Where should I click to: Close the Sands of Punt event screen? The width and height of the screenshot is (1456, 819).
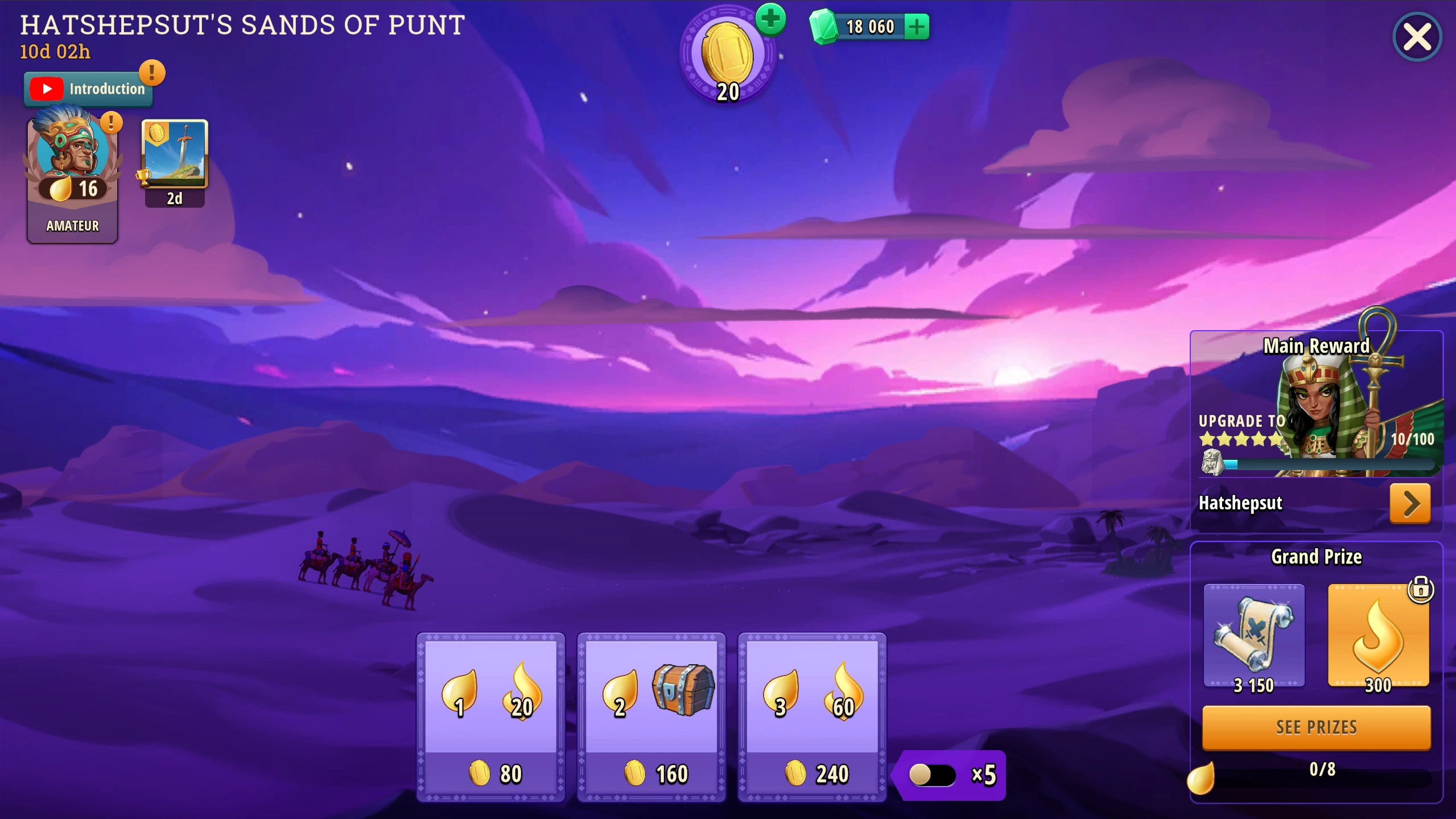1416,38
